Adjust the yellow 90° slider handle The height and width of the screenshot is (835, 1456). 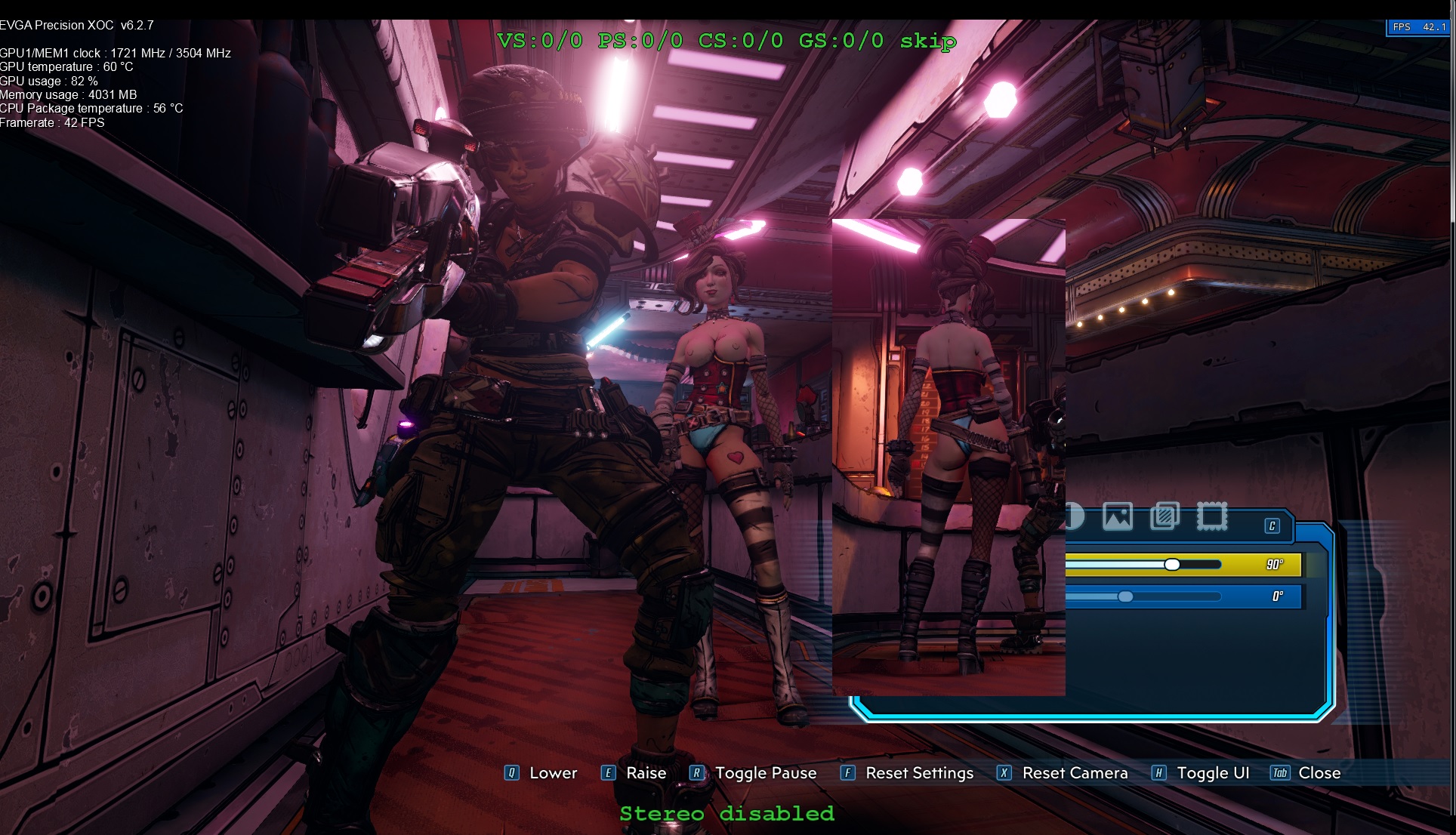(1172, 565)
